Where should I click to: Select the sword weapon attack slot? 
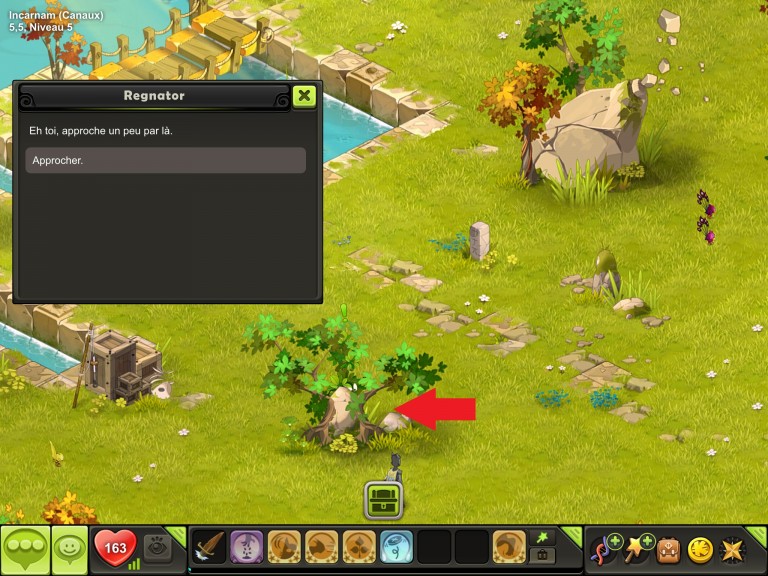[x=210, y=547]
